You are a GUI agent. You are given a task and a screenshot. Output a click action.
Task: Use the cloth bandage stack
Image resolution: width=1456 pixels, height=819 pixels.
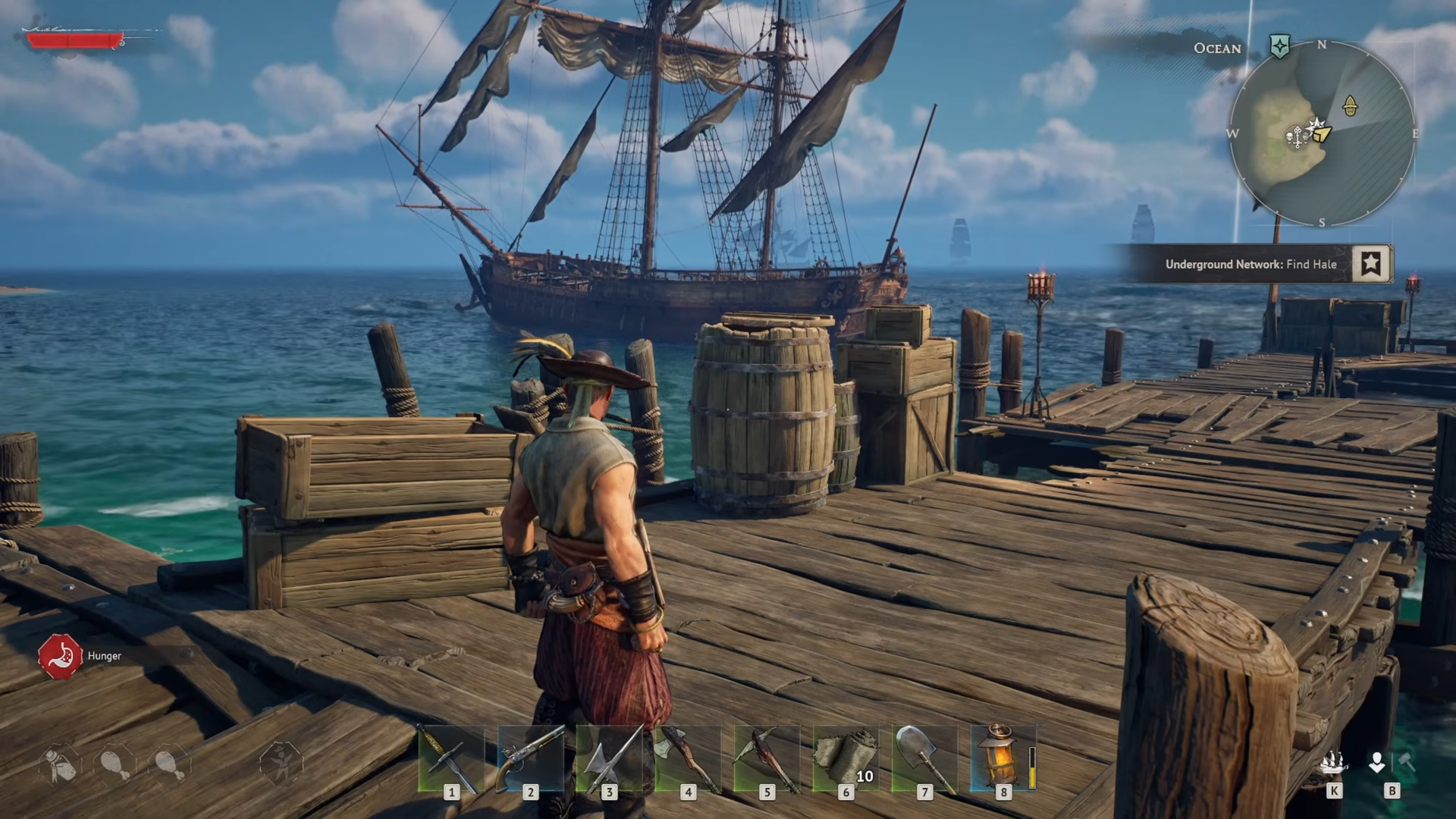click(845, 758)
